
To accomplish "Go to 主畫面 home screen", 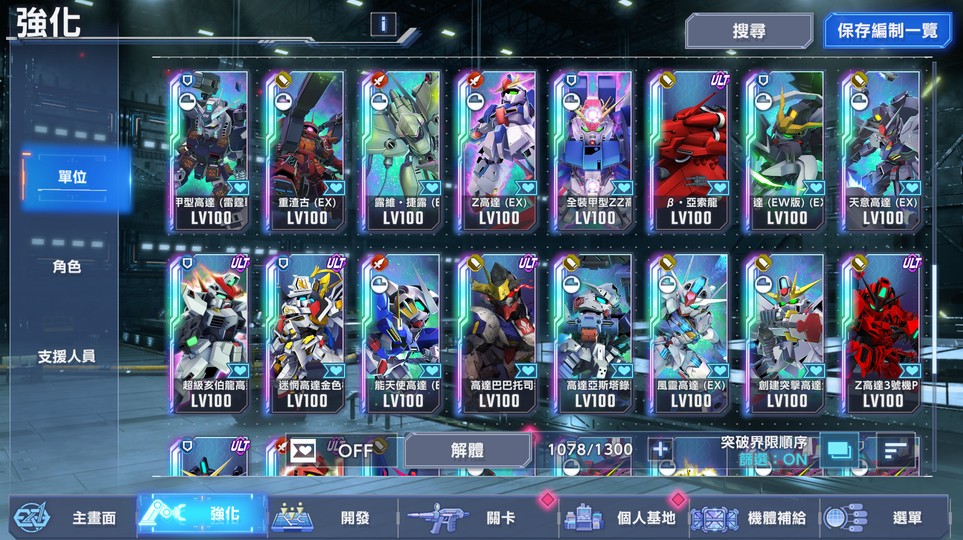I will point(70,517).
